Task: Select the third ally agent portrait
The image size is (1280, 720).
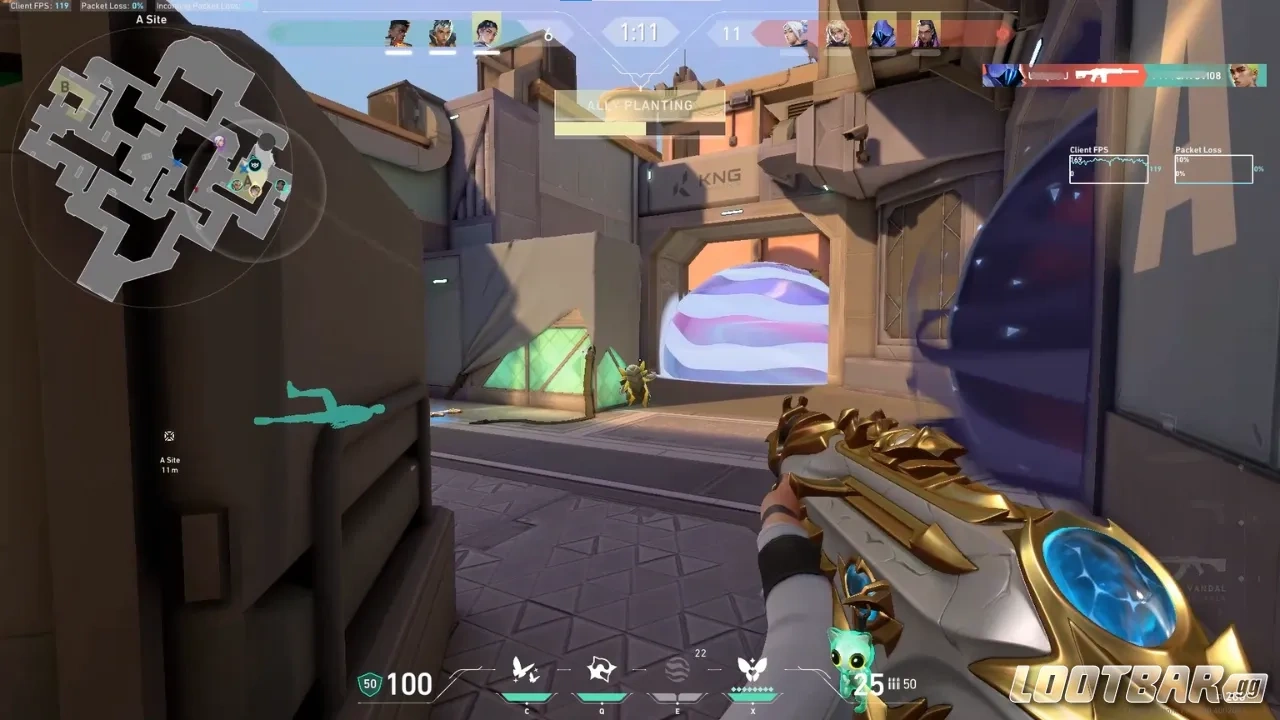Action: pyautogui.click(x=487, y=30)
